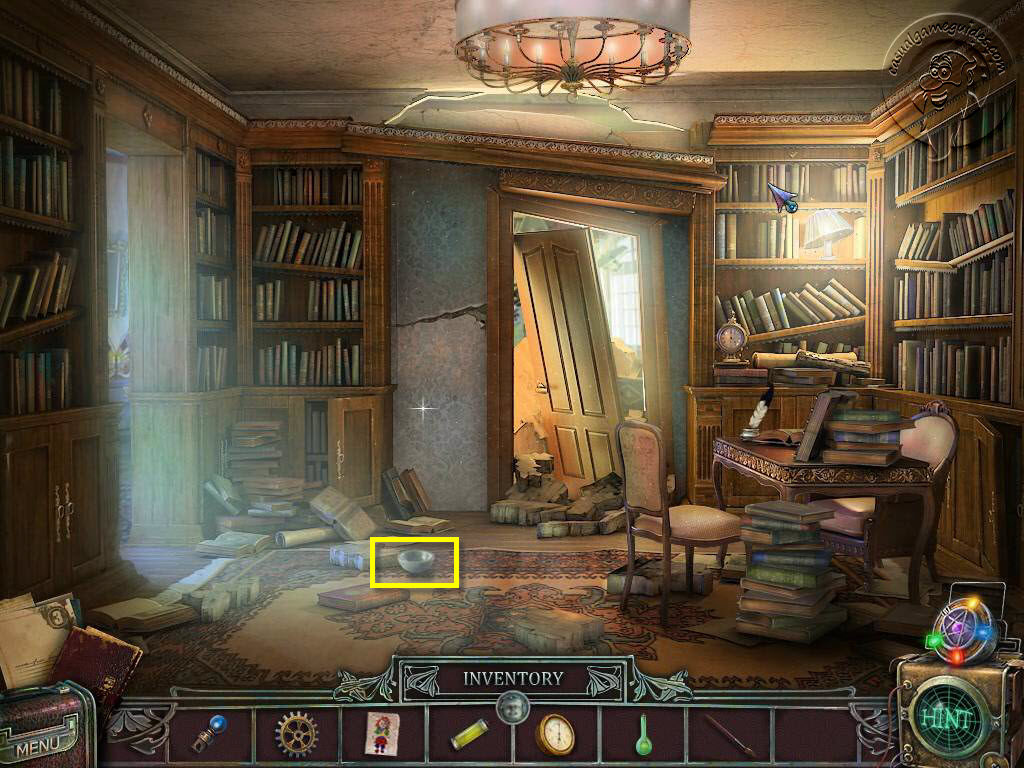Choose the yellow vial inventory item
This screenshot has height=768, width=1024.
[469, 735]
